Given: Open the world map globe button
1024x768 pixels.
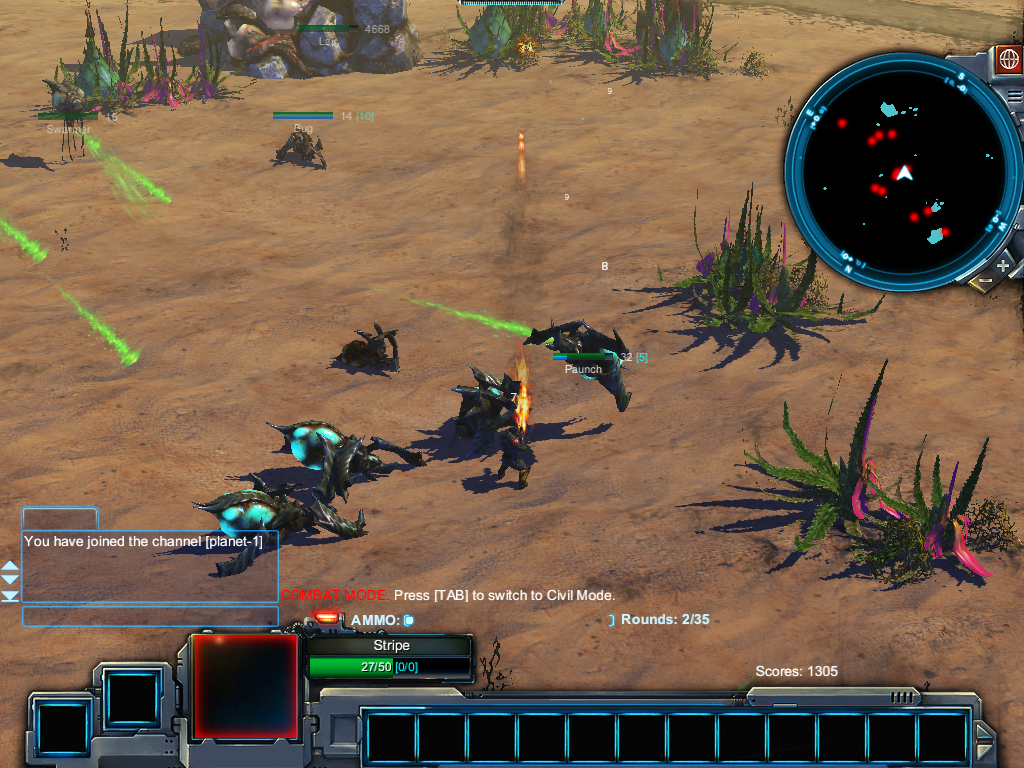Looking at the screenshot, I should click(1008, 58).
